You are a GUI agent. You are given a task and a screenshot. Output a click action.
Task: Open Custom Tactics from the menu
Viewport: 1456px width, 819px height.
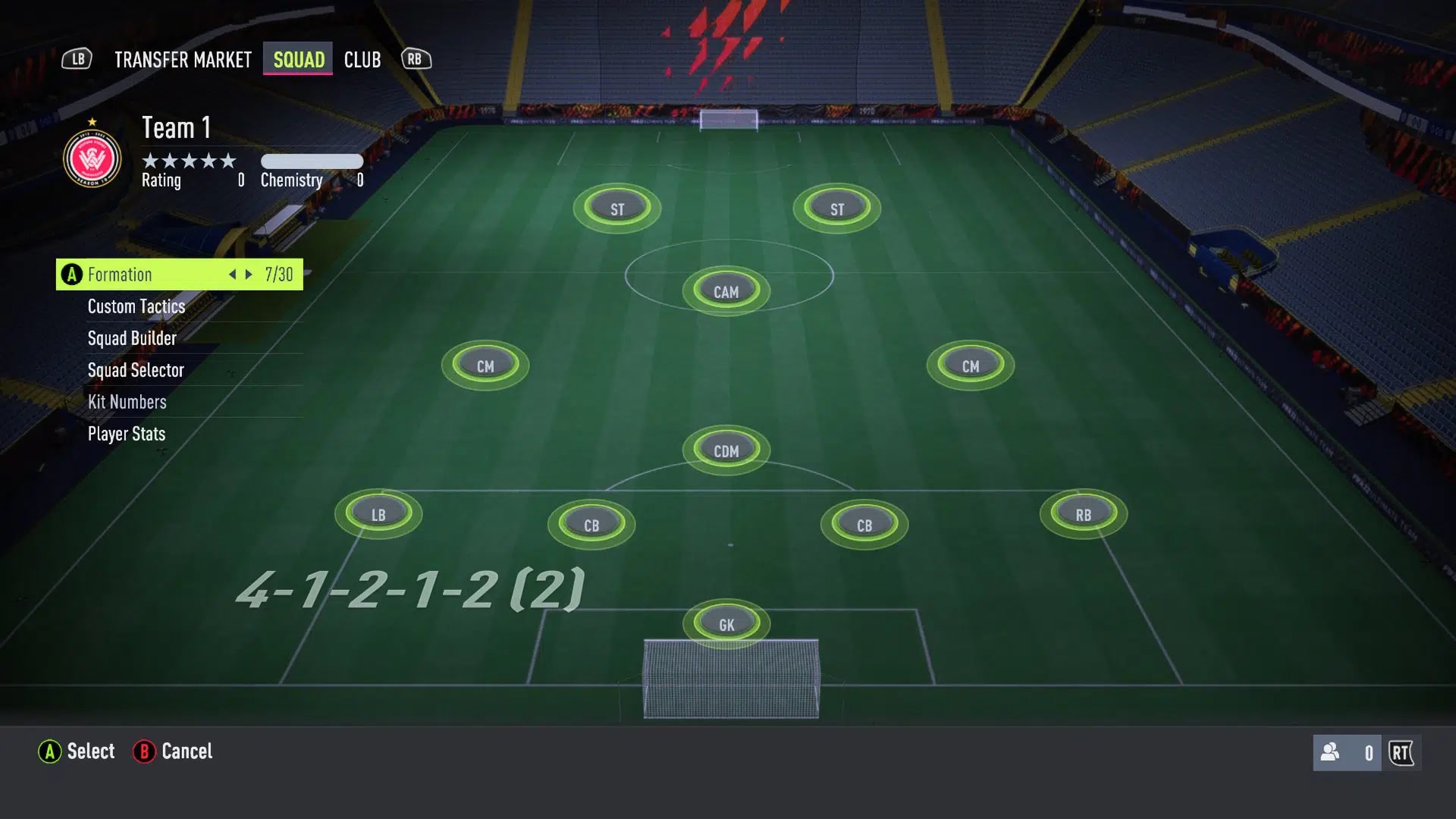(136, 306)
